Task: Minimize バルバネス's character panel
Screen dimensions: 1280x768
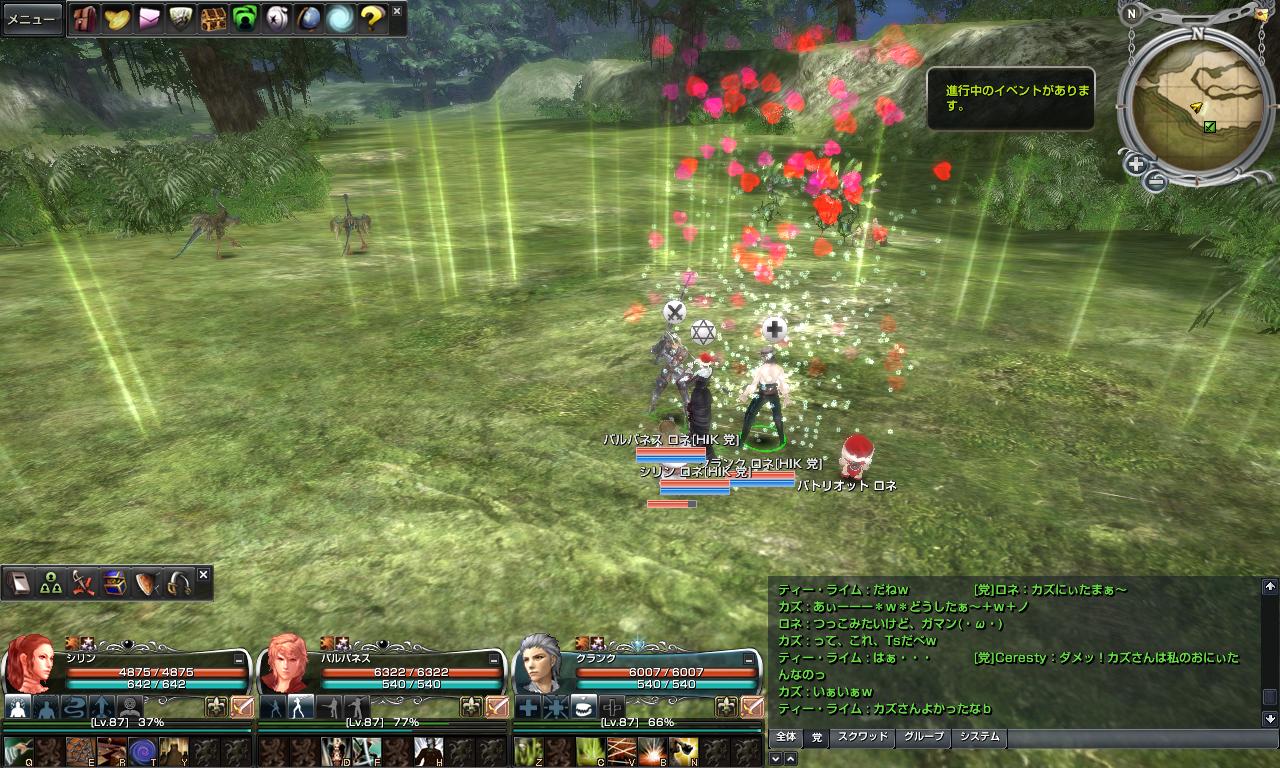Action: (494, 660)
